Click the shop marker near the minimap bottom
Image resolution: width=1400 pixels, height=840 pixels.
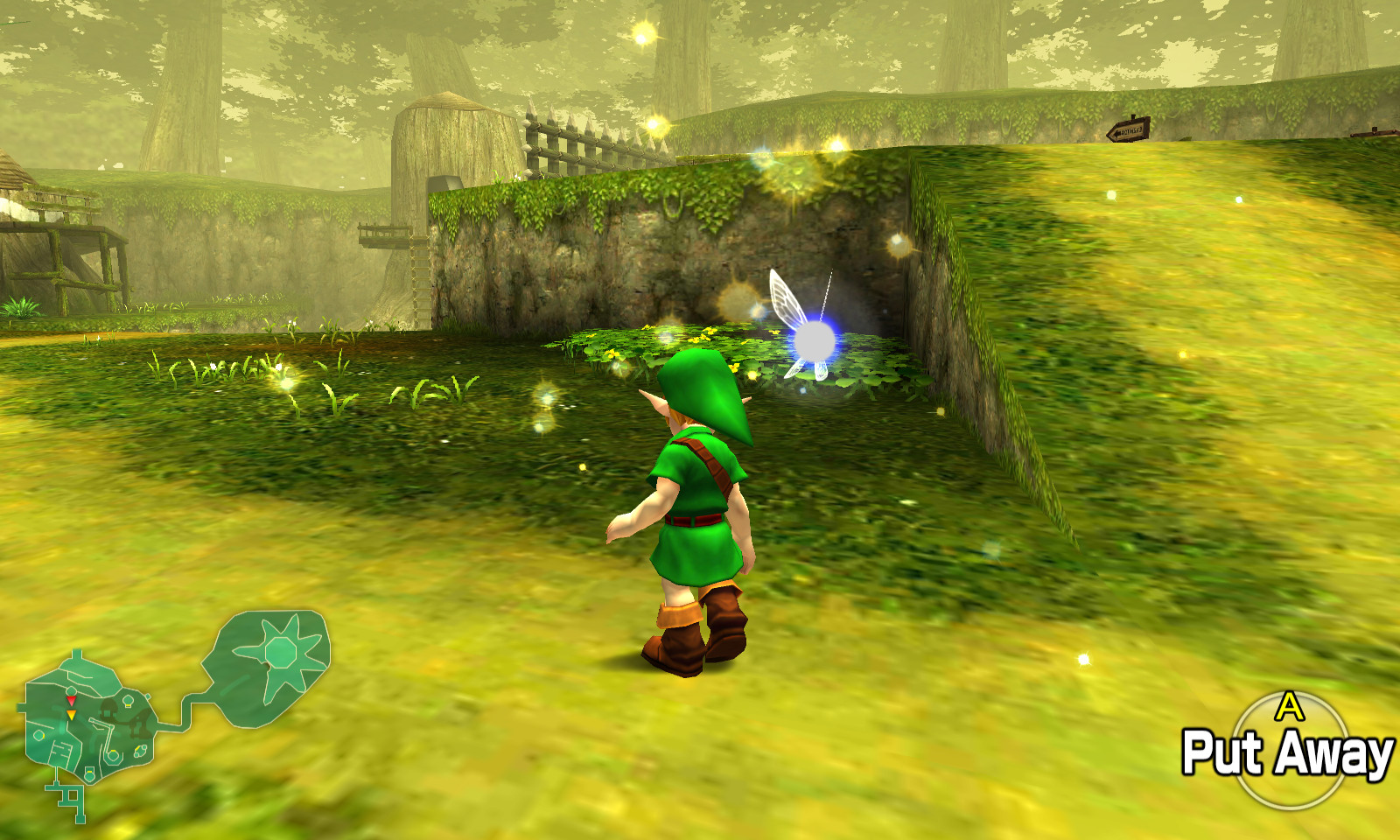[x=89, y=773]
